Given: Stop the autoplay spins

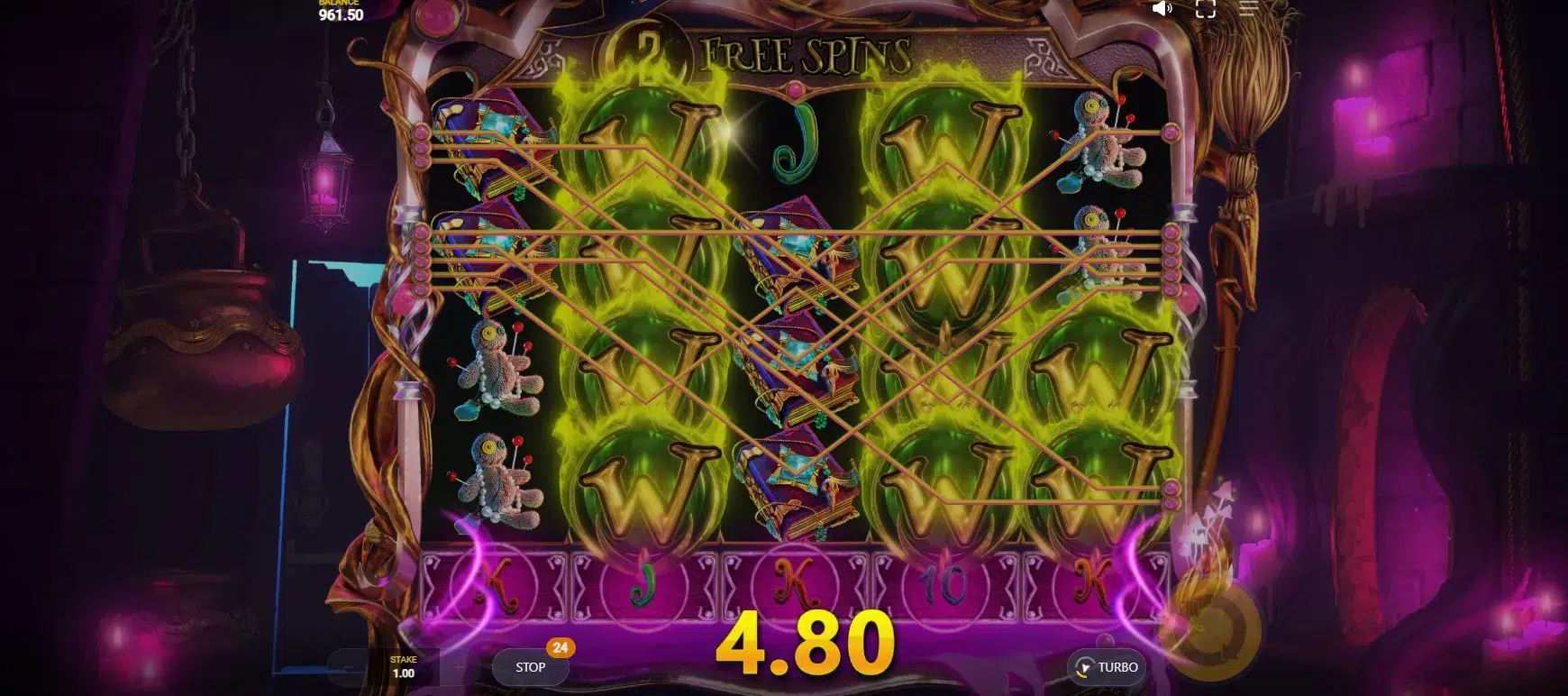Looking at the screenshot, I should (x=530, y=667).
